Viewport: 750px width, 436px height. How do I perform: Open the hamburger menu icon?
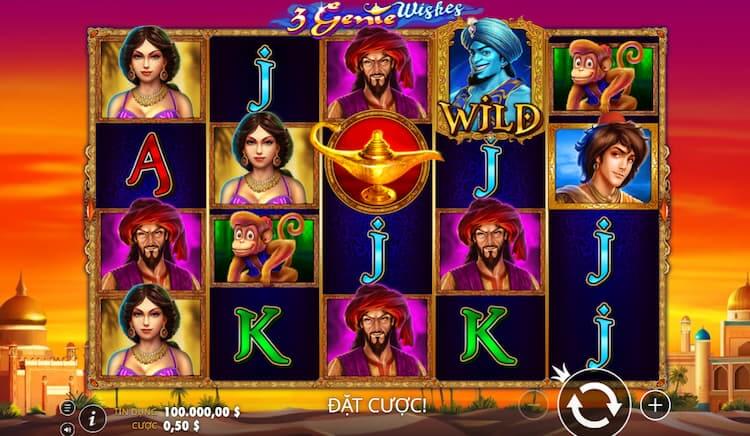(x=68, y=406)
